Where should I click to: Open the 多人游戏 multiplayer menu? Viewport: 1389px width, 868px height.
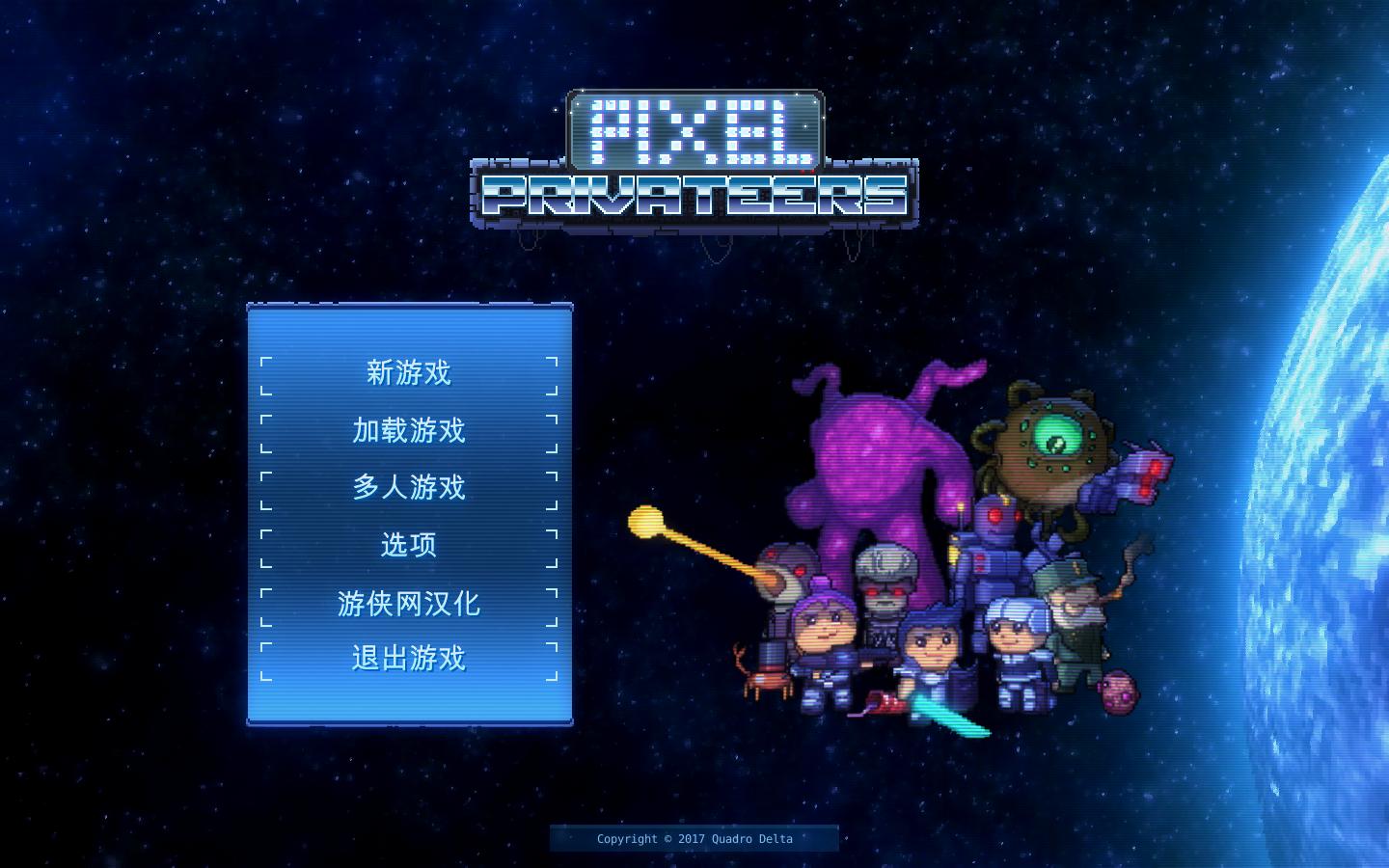click(x=409, y=488)
